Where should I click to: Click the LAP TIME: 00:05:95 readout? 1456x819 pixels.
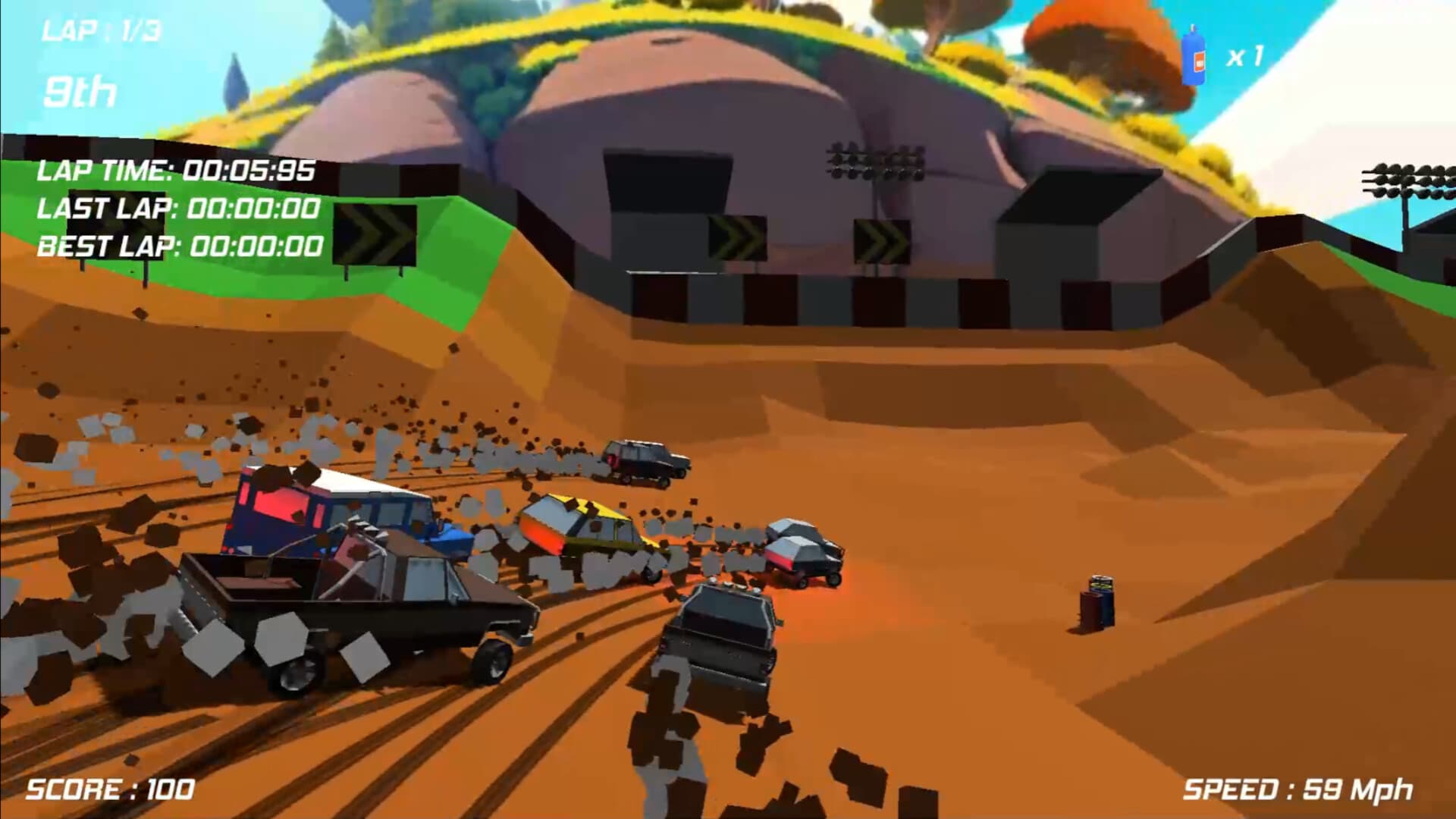pyautogui.click(x=176, y=172)
